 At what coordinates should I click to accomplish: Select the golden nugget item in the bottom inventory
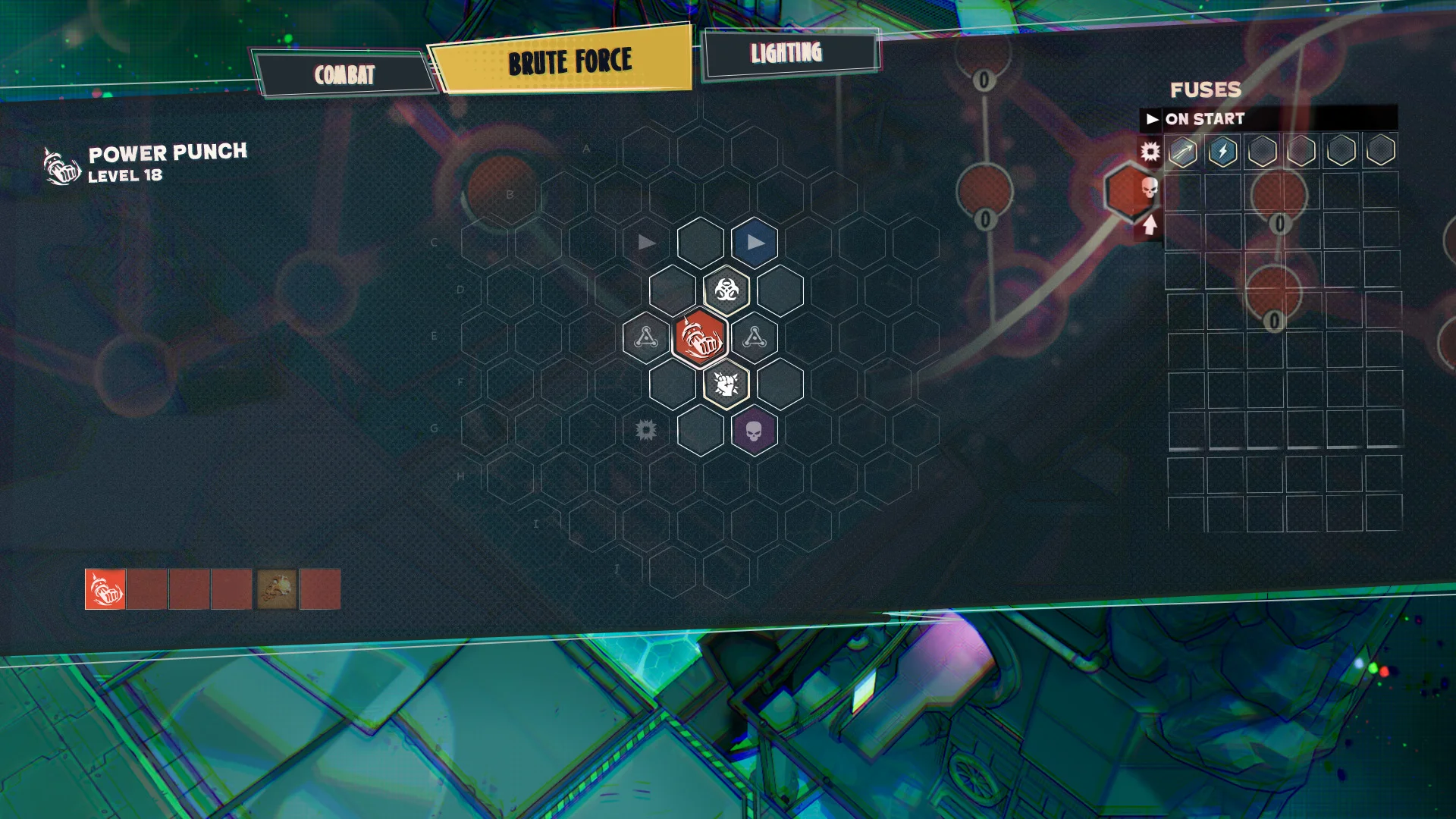point(276,590)
